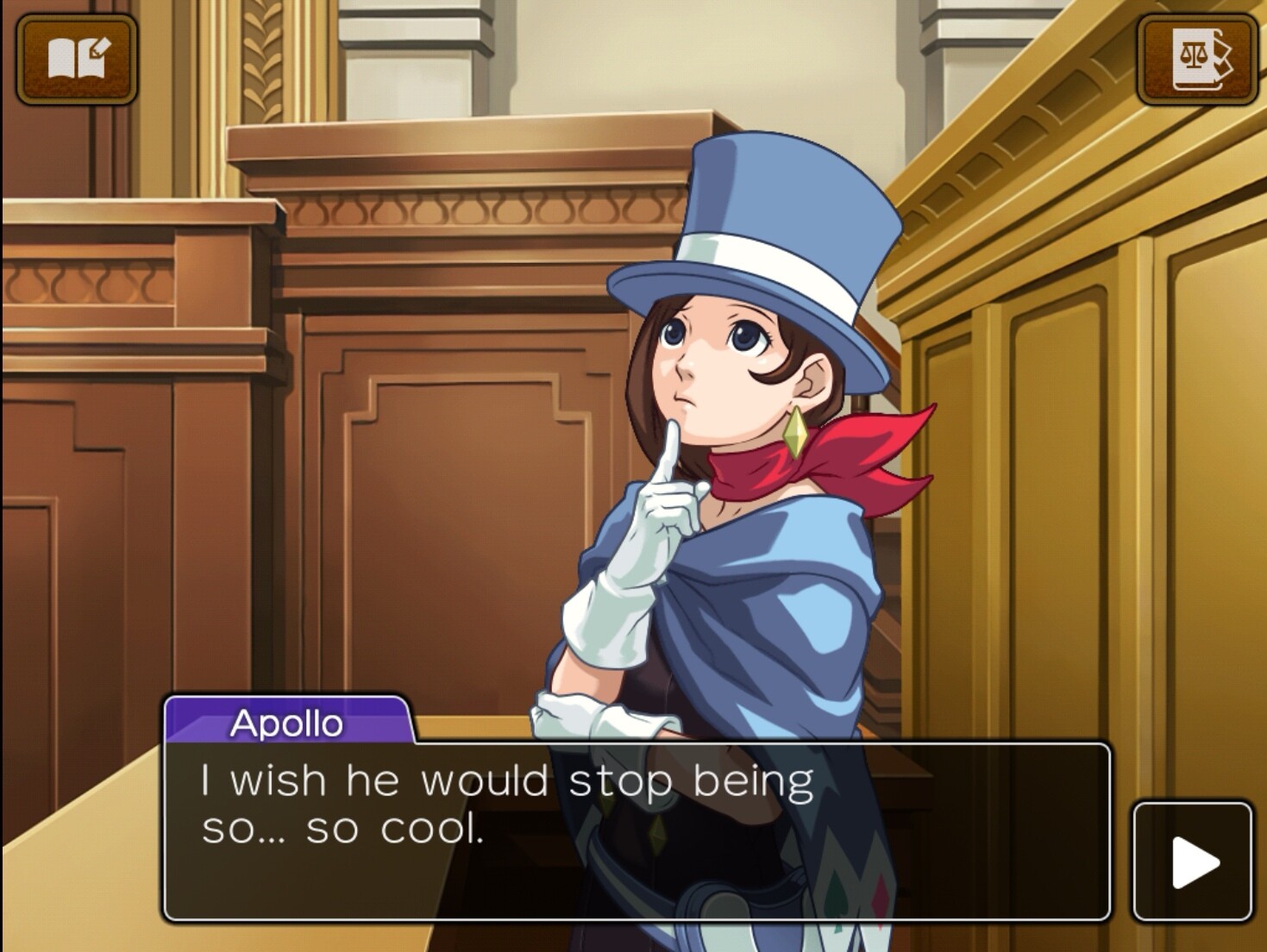
Task: Open the book-and-pencil log menu
Action: point(77,59)
